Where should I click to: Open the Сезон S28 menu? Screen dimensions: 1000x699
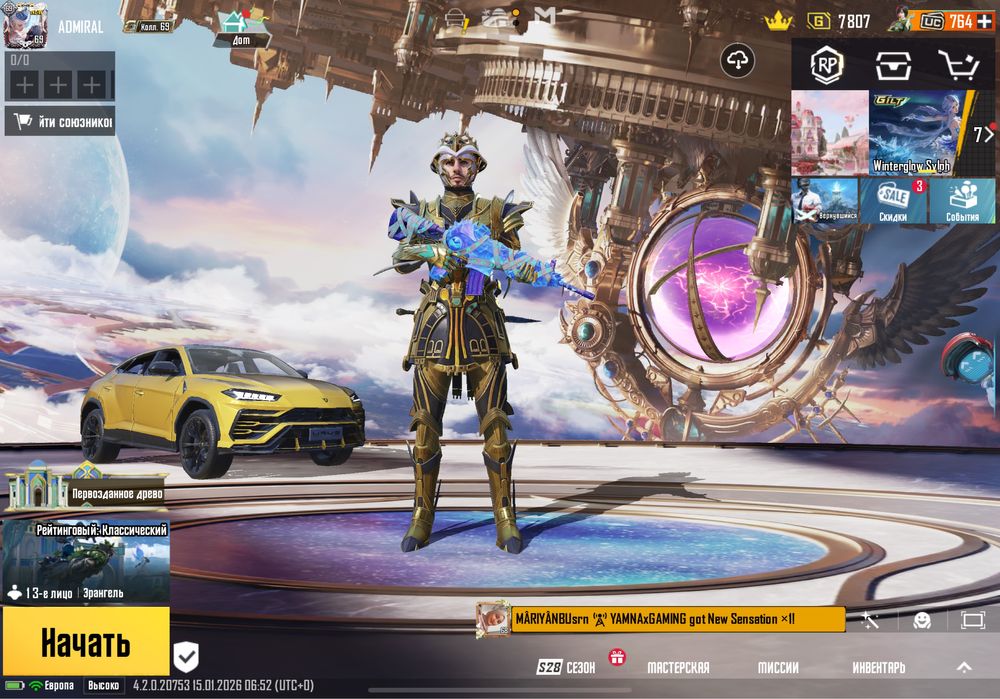(x=568, y=667)
